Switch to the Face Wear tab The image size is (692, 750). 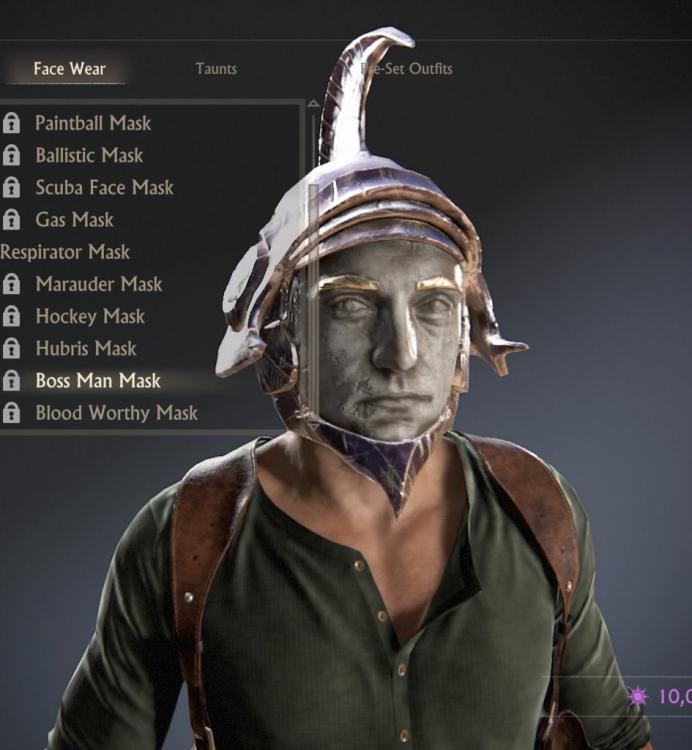69,69
